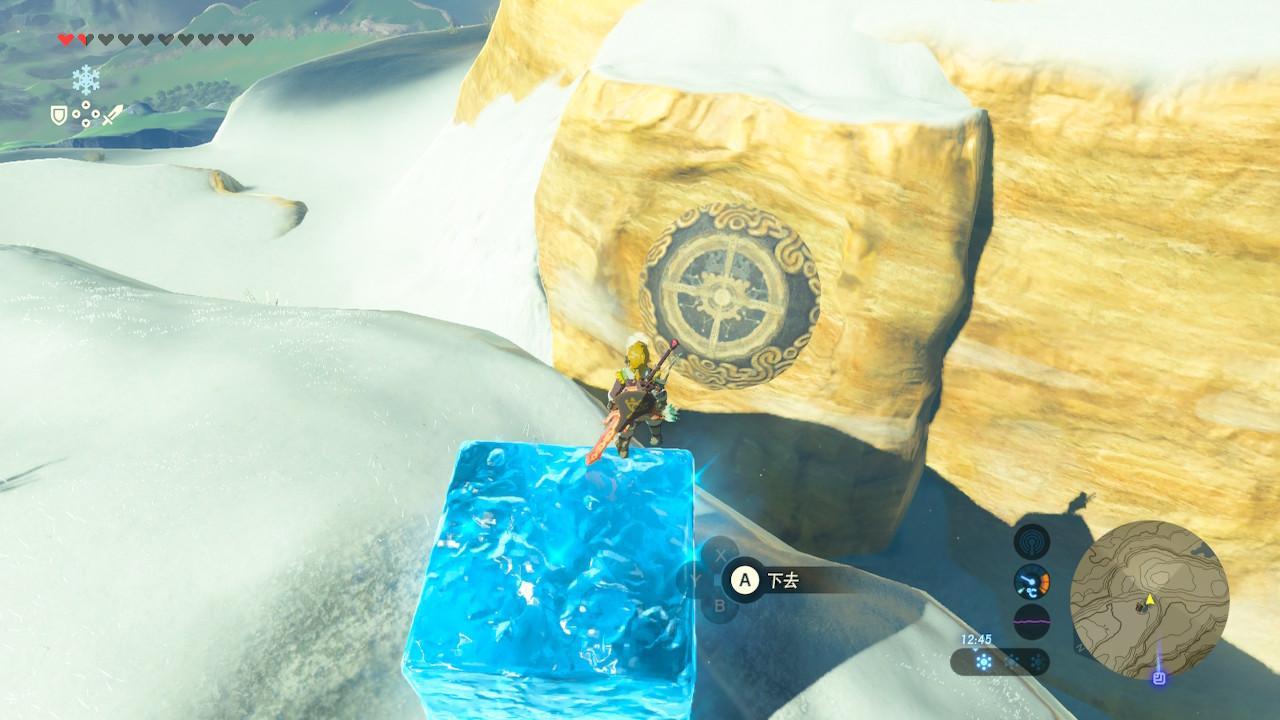Image resolution: width=1280 pixels, height=720 pixels.
Task: Open the shield quick-select icon
Action: click(x=59, y=116)
